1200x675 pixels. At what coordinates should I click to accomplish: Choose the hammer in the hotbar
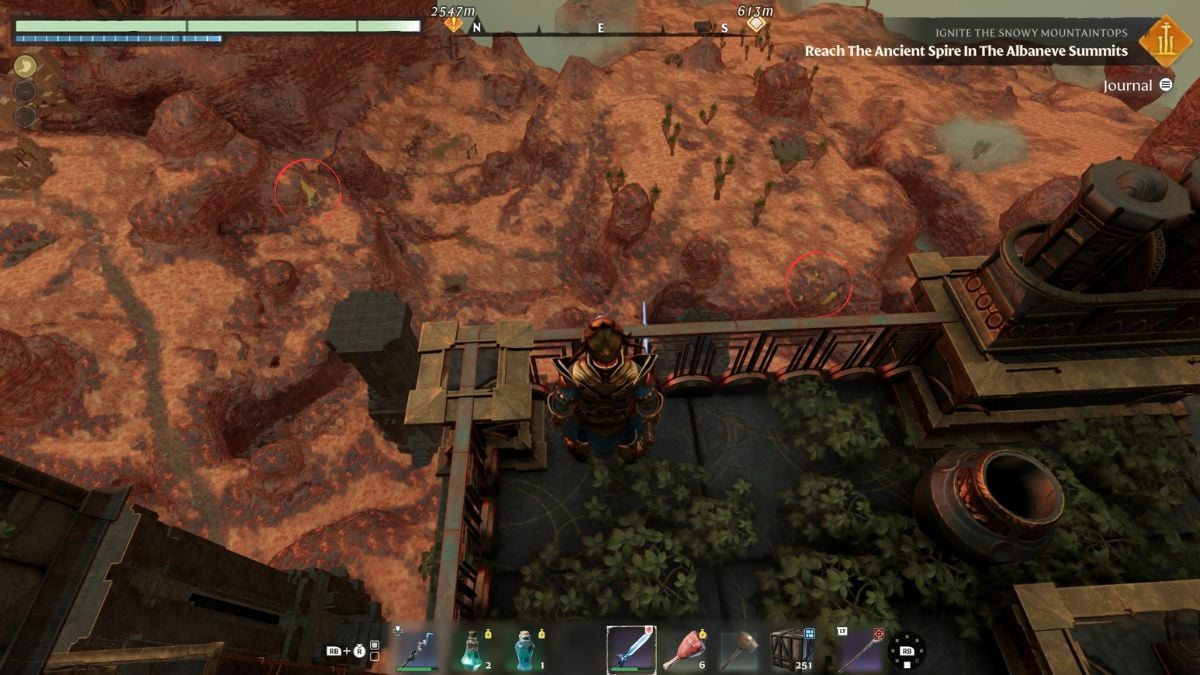740,649
